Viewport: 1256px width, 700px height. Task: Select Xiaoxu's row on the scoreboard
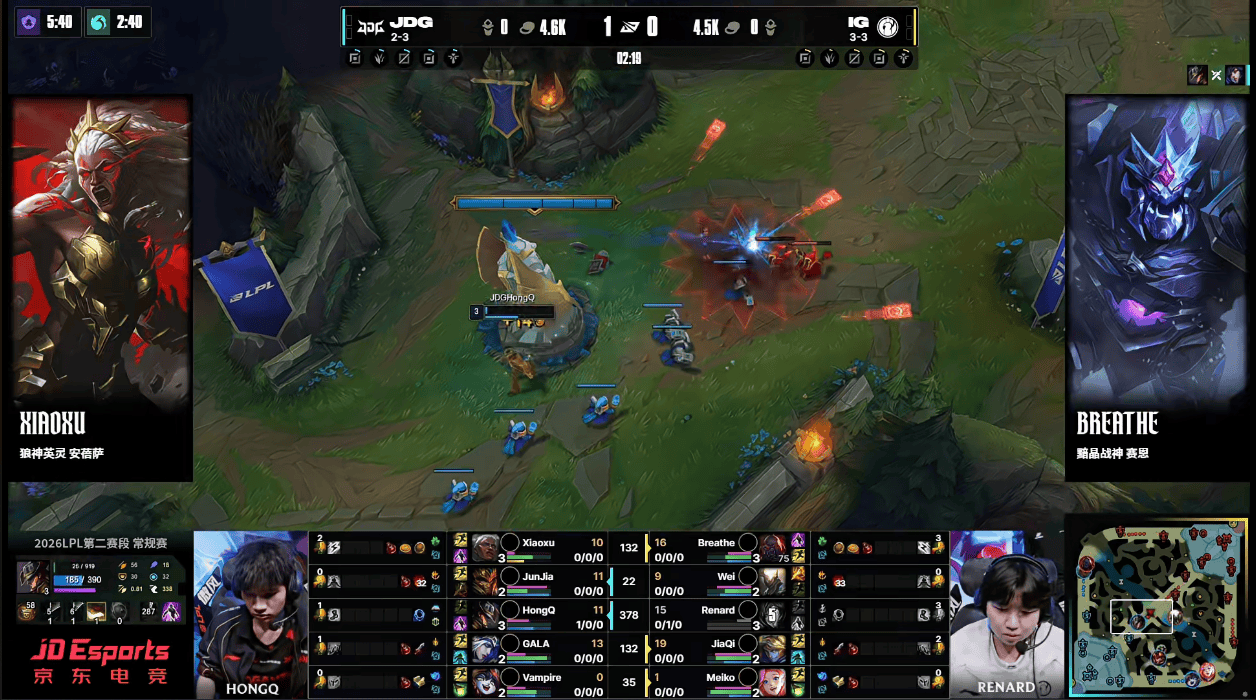[x=538, y=546]
